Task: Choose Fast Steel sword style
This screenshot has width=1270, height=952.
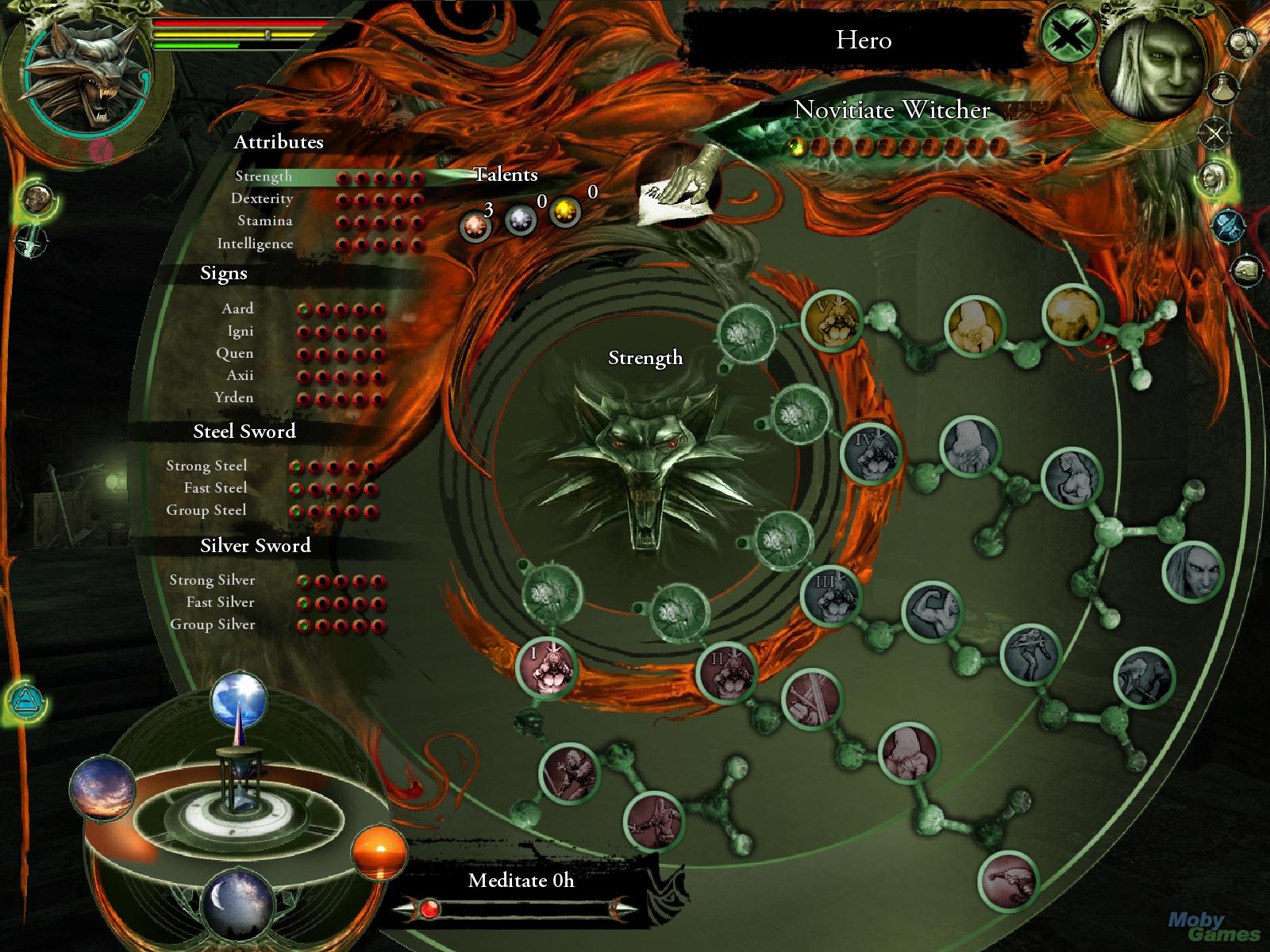Action: [x=215, y=489]
